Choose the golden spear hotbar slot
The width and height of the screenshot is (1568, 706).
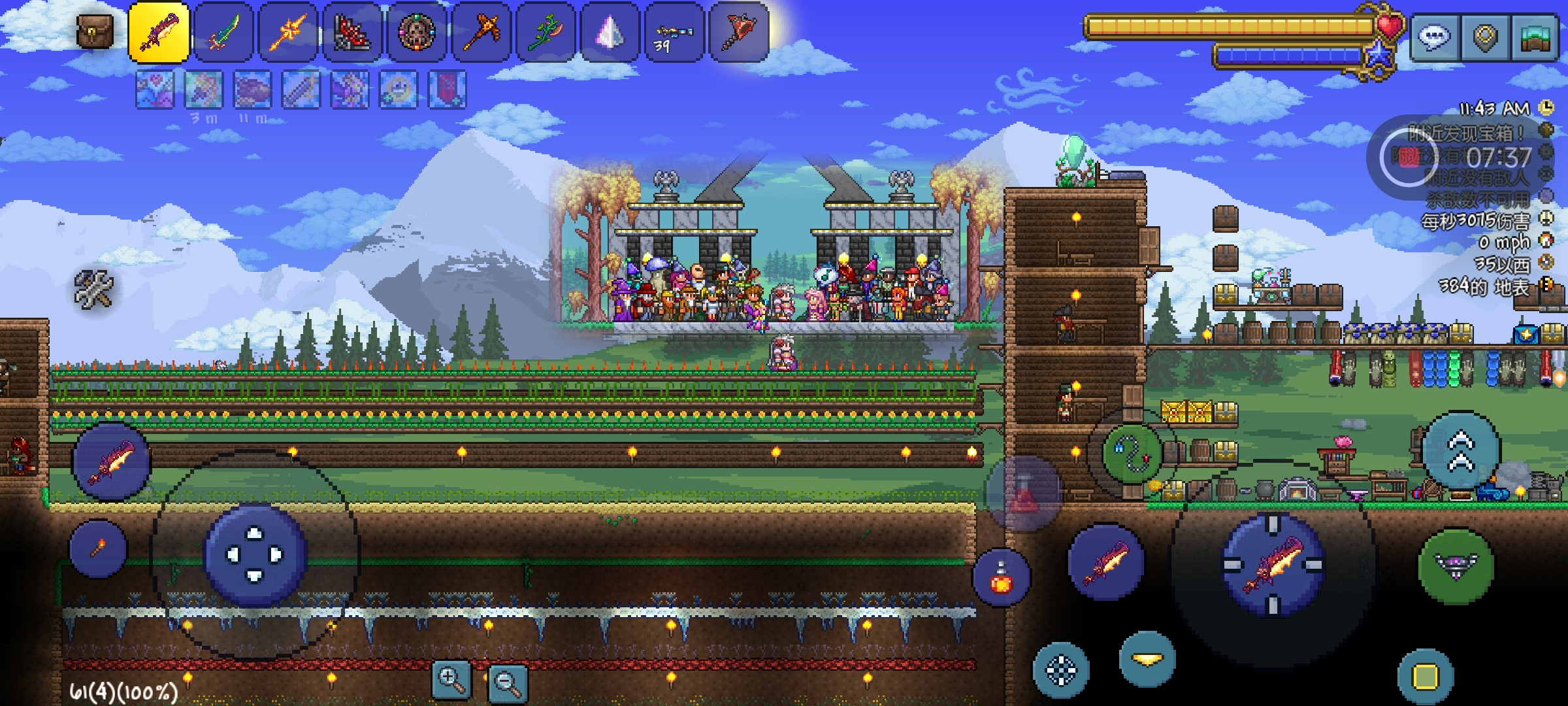(288, 32)
